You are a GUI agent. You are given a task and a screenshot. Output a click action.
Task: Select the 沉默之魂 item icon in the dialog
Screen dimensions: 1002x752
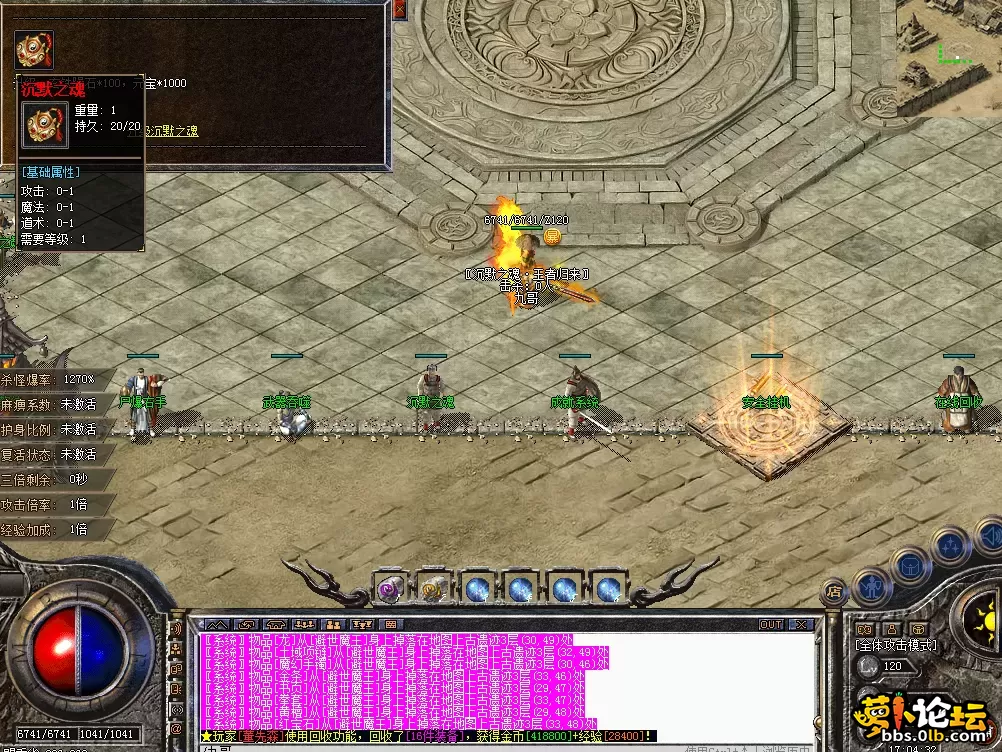point(34,48)
